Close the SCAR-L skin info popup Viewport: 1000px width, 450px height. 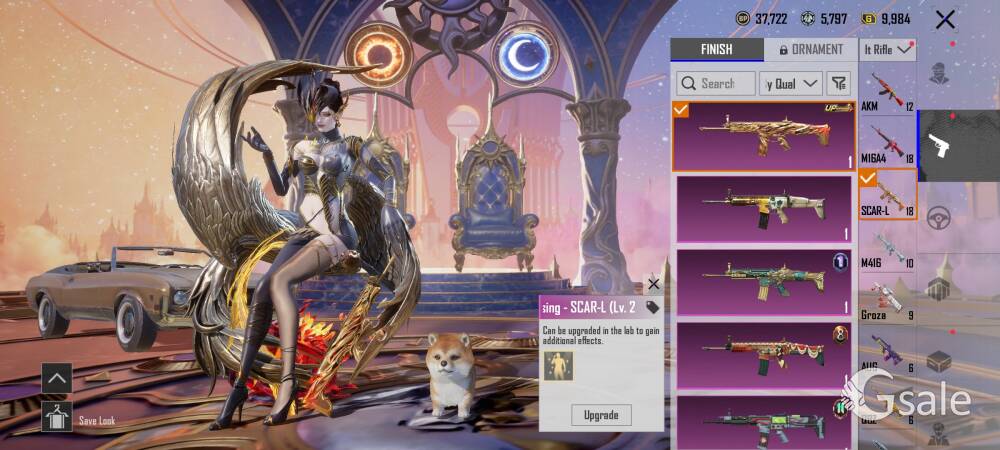(654, 284)
